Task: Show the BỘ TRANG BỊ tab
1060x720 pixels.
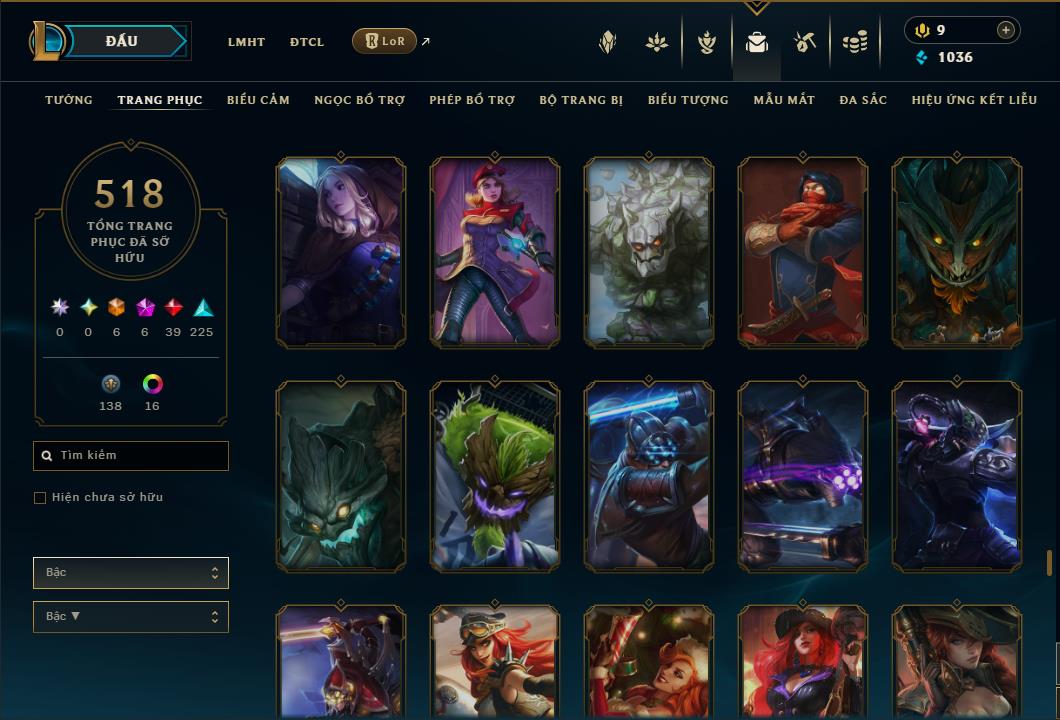Action: point(581,100)
